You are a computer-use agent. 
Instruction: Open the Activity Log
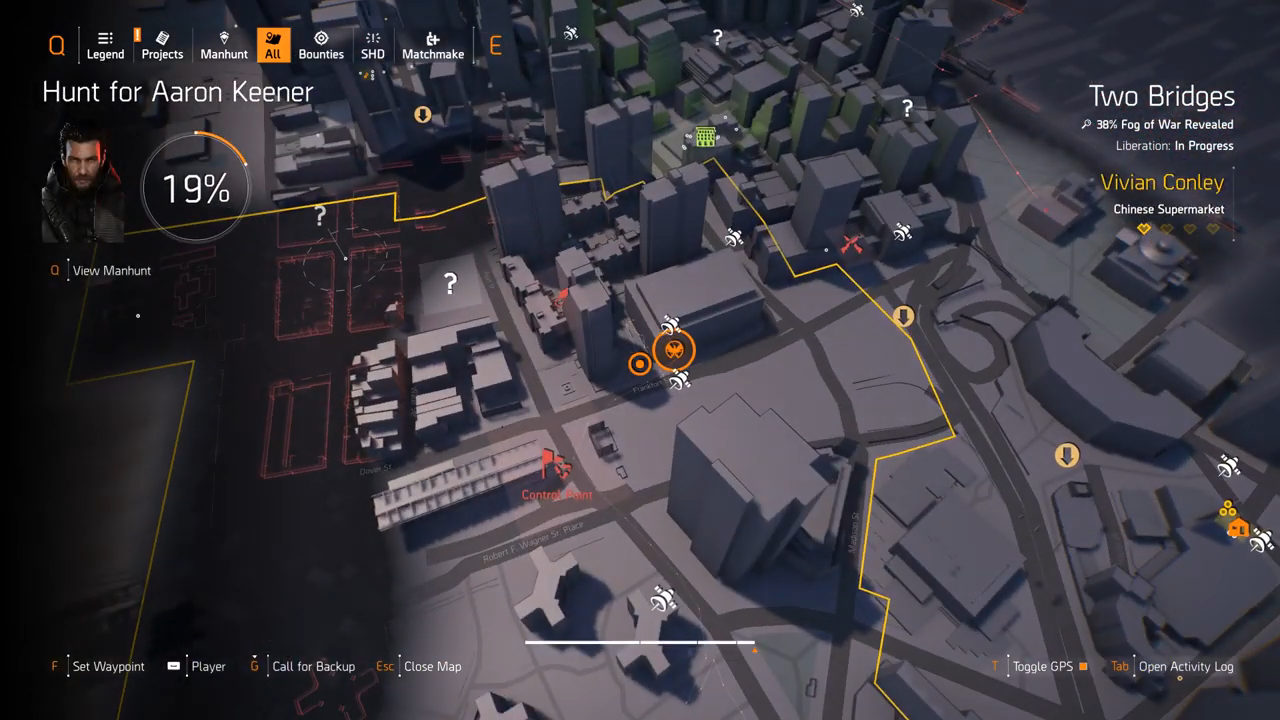(1185, 667)
